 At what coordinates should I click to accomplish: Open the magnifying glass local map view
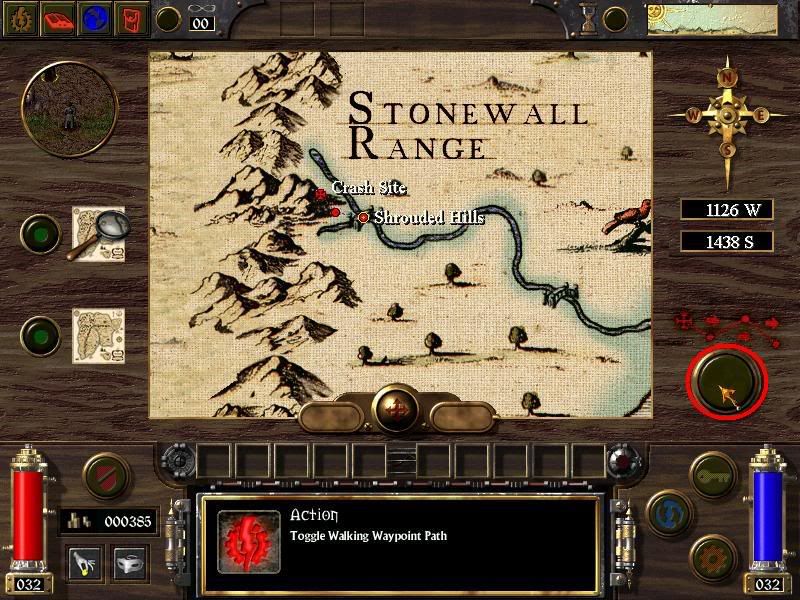click(96, 234)
